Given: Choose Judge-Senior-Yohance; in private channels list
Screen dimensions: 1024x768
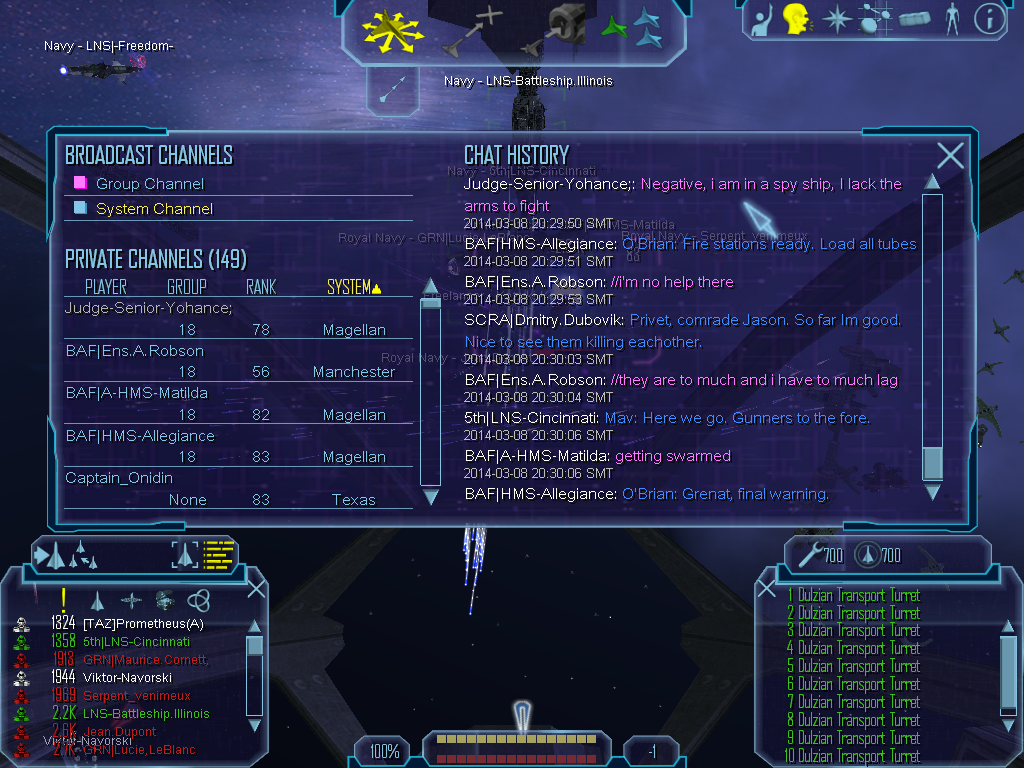Looking at the screenshot, I should [148, 308].
